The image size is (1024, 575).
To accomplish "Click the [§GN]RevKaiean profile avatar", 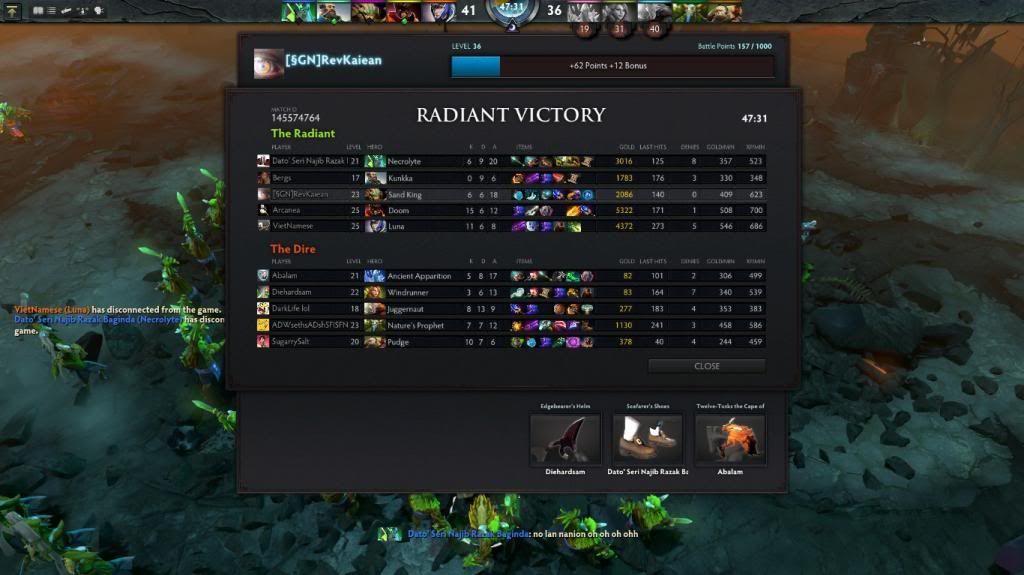I will click(268, 62).
